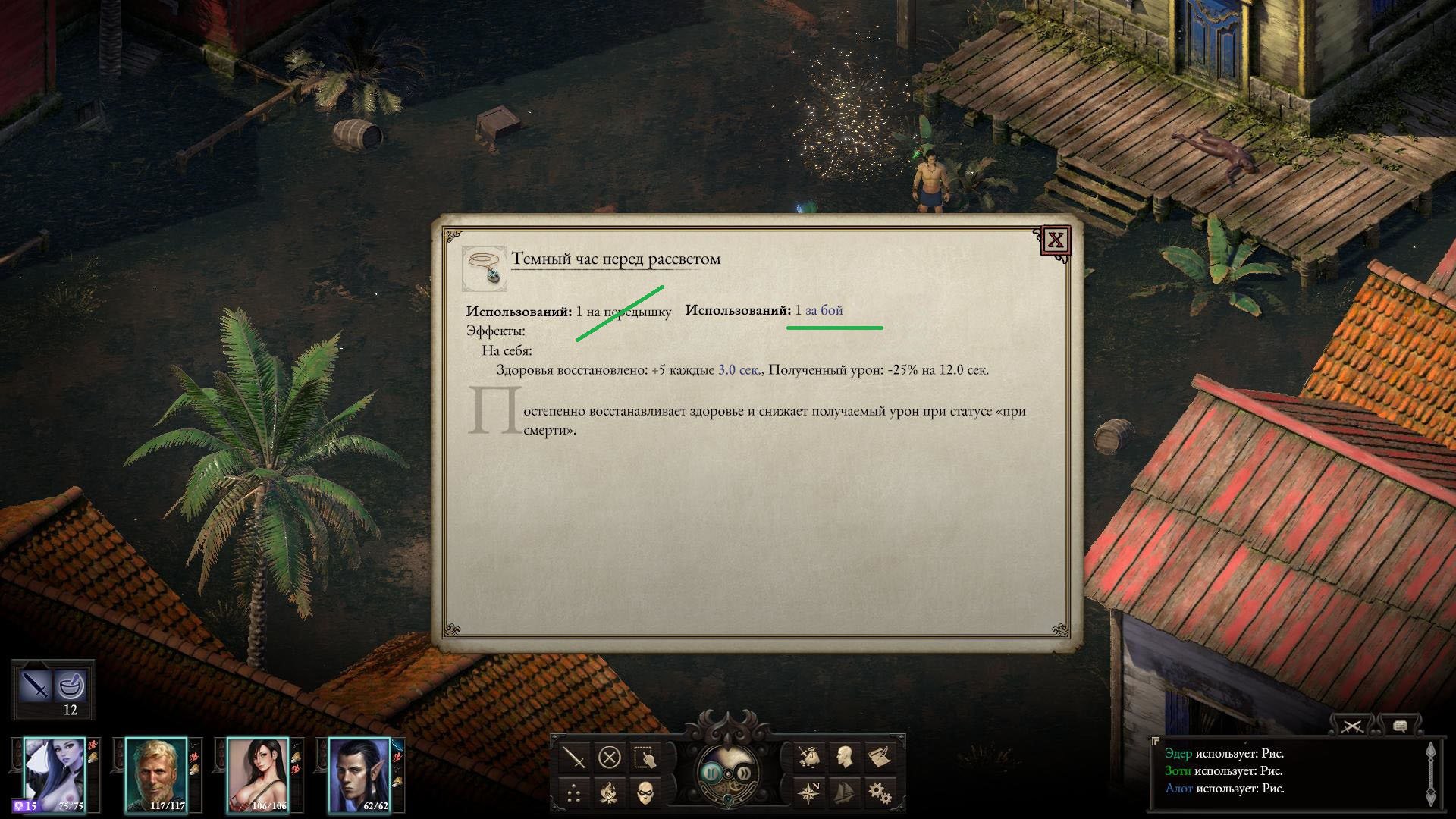Select Aloth's elf portrait
This screenshot has height=819, width=1456.
pyautogui.click(x=359, y=773)
